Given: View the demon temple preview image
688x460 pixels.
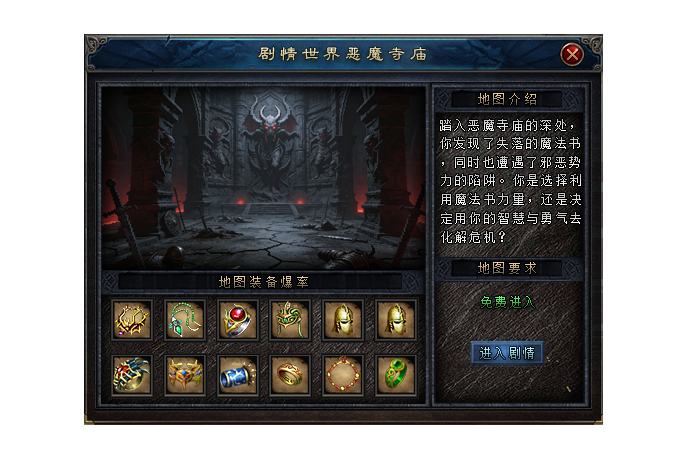Looking at the screenshot, I should [x=263, y=176].
